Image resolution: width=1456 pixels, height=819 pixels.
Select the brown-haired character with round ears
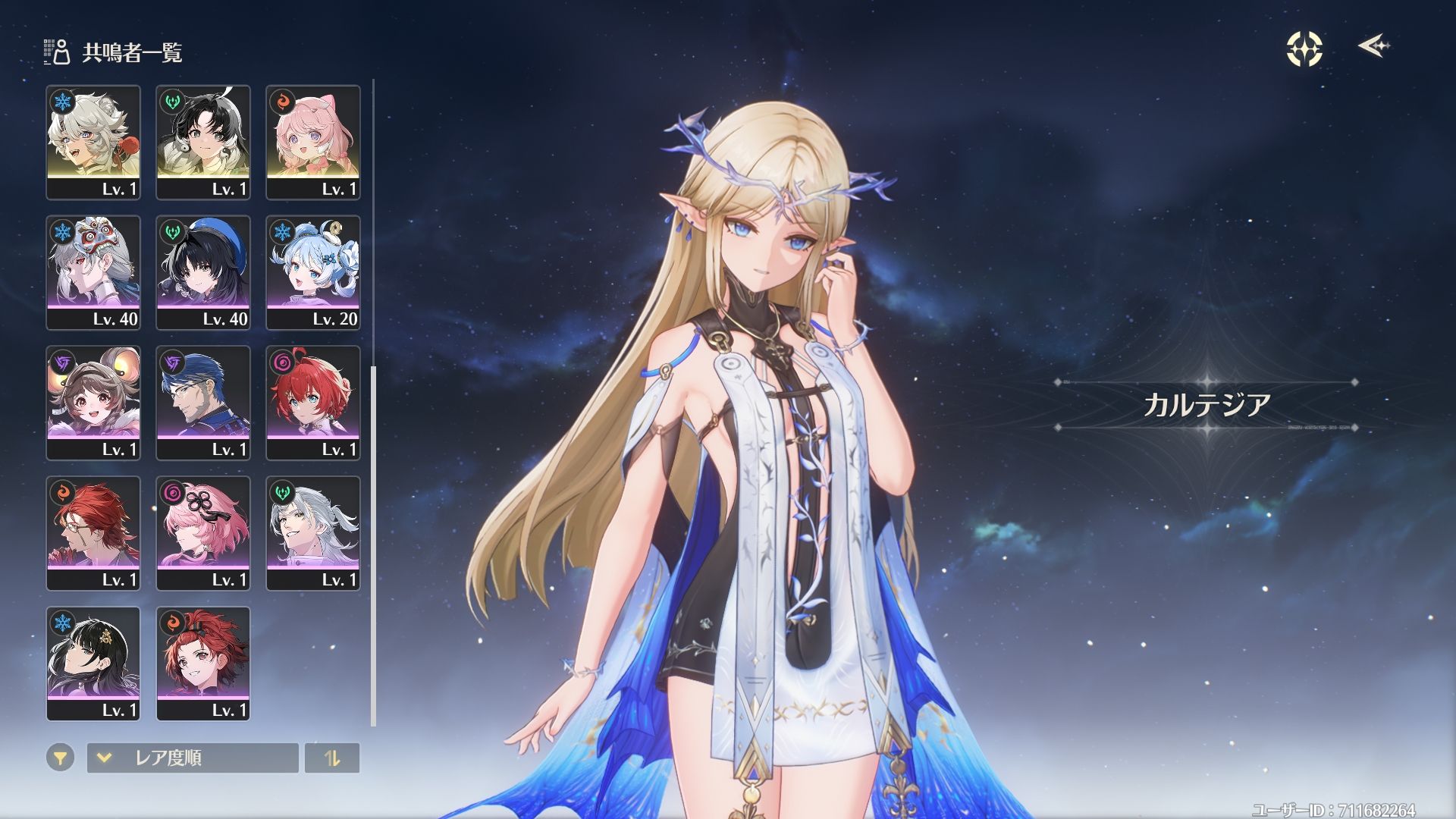pyautogui.click(x=93, y=403)
